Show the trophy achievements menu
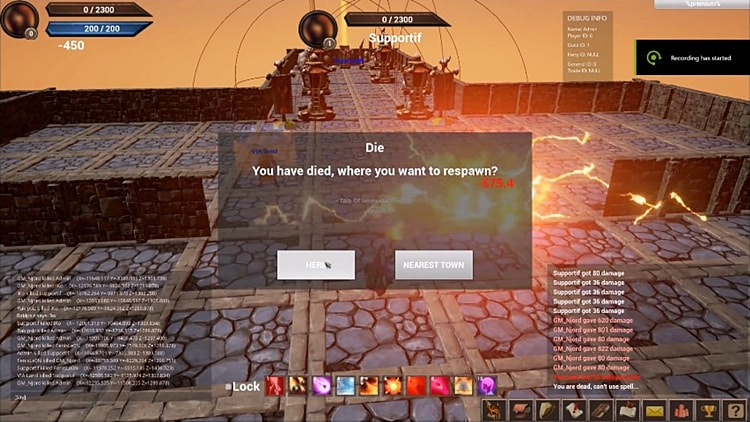This screenshot has width=750, height=422. click(707, 410)
